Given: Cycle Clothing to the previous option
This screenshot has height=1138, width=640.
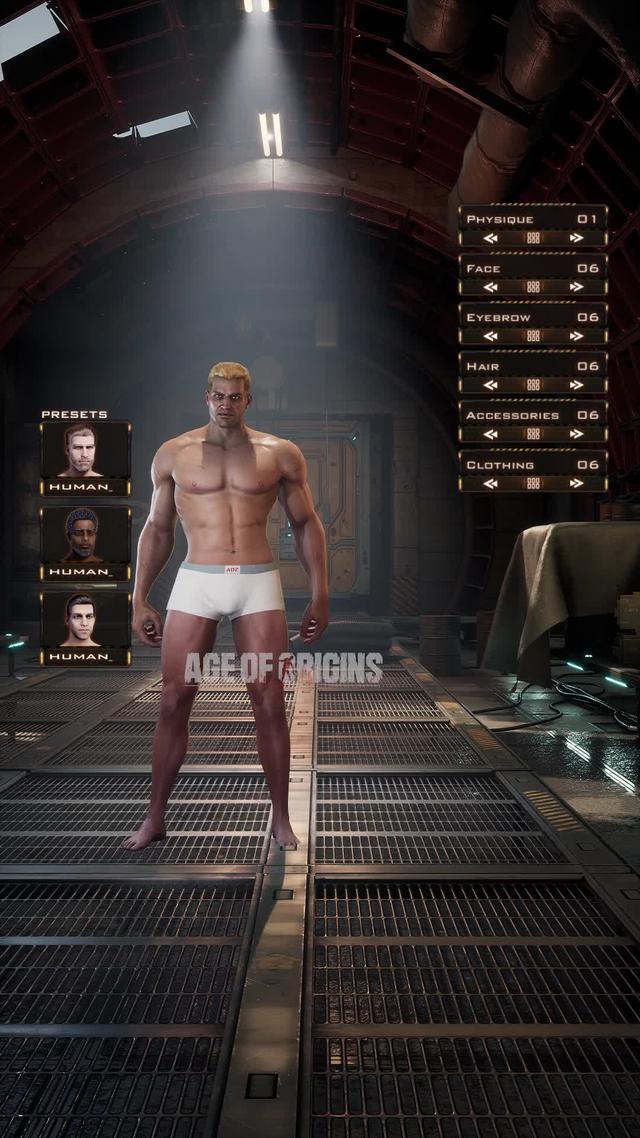Looking at the screenshot, I should click(x=490, y=483).
